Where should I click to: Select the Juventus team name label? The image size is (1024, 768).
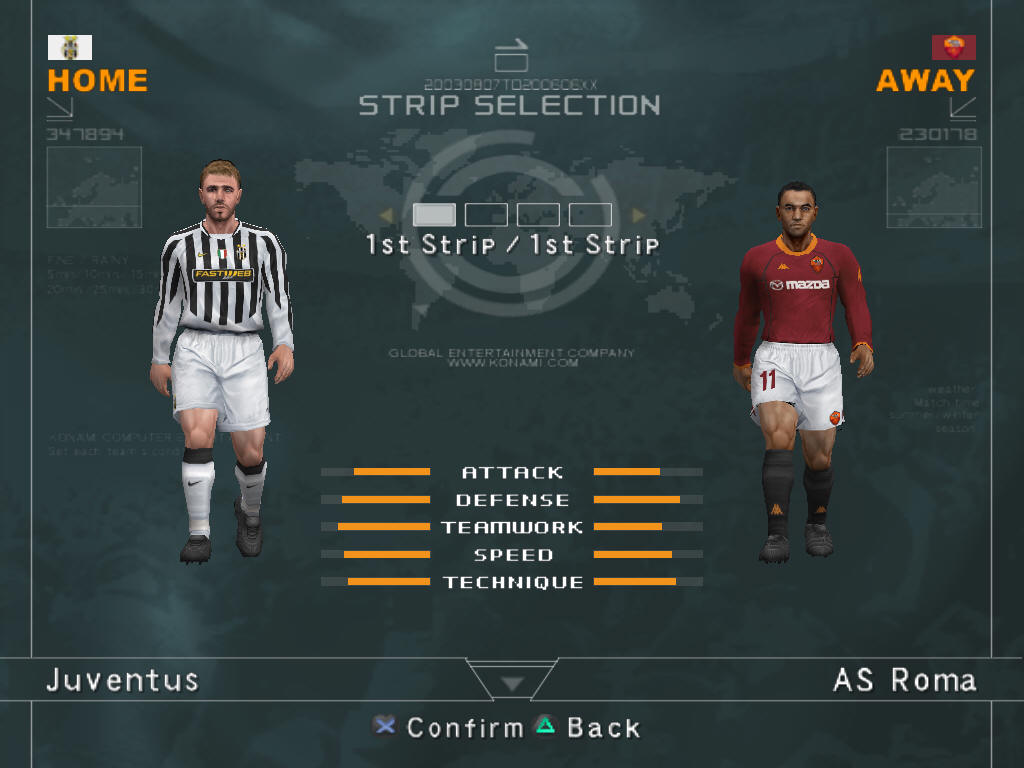click(123, 681)
